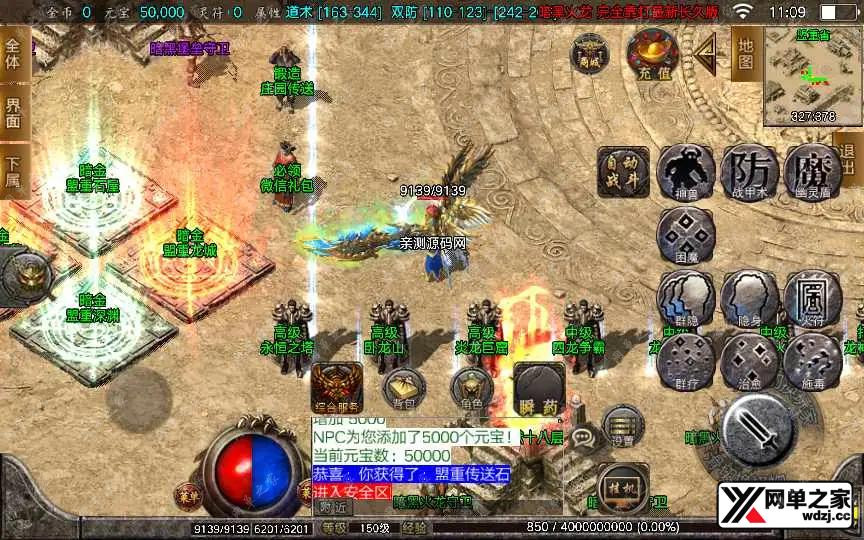Switch to the 全体 chat channel tab
The image size is (864, 540).
tap(13, 57)
